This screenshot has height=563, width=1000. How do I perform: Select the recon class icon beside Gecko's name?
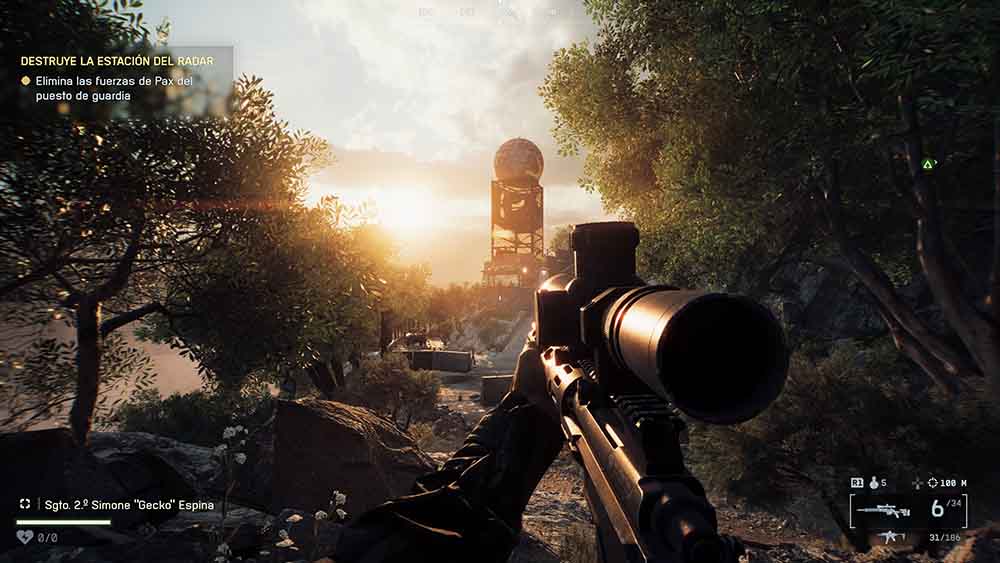pyautogui.click(x=25, y=505)
